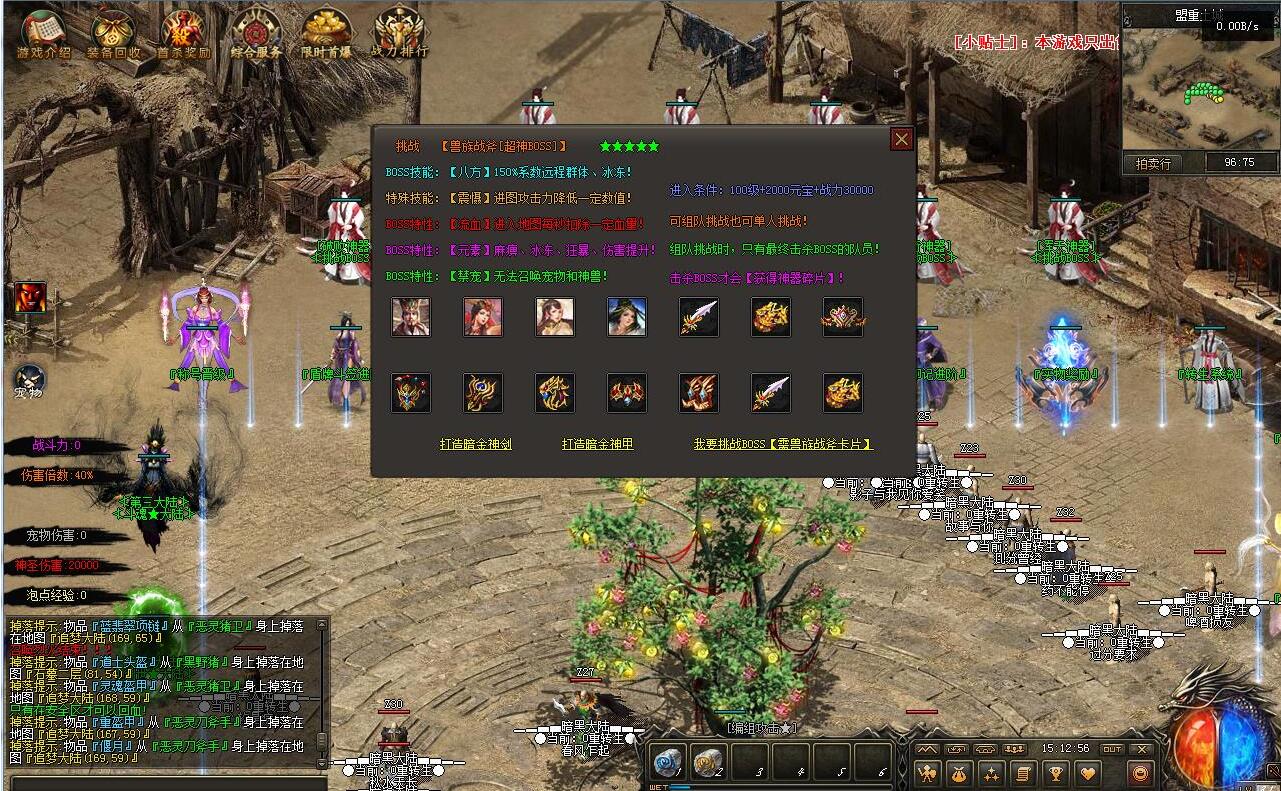Close the BOSS challenge dialog
Screen dimensions: 1281x791
(902, 139)
